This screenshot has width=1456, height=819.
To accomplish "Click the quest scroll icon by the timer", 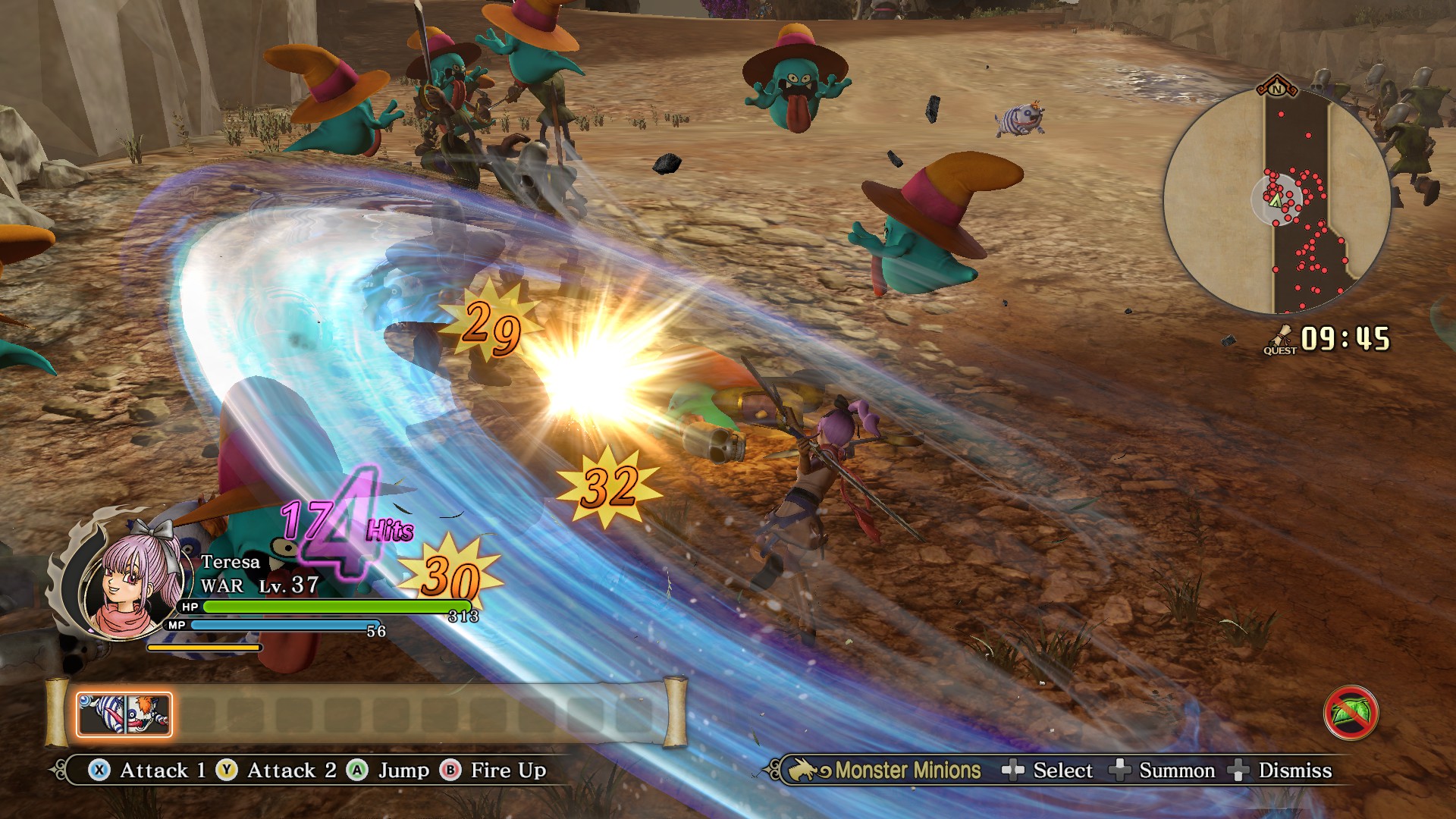I will (1281, 339).
